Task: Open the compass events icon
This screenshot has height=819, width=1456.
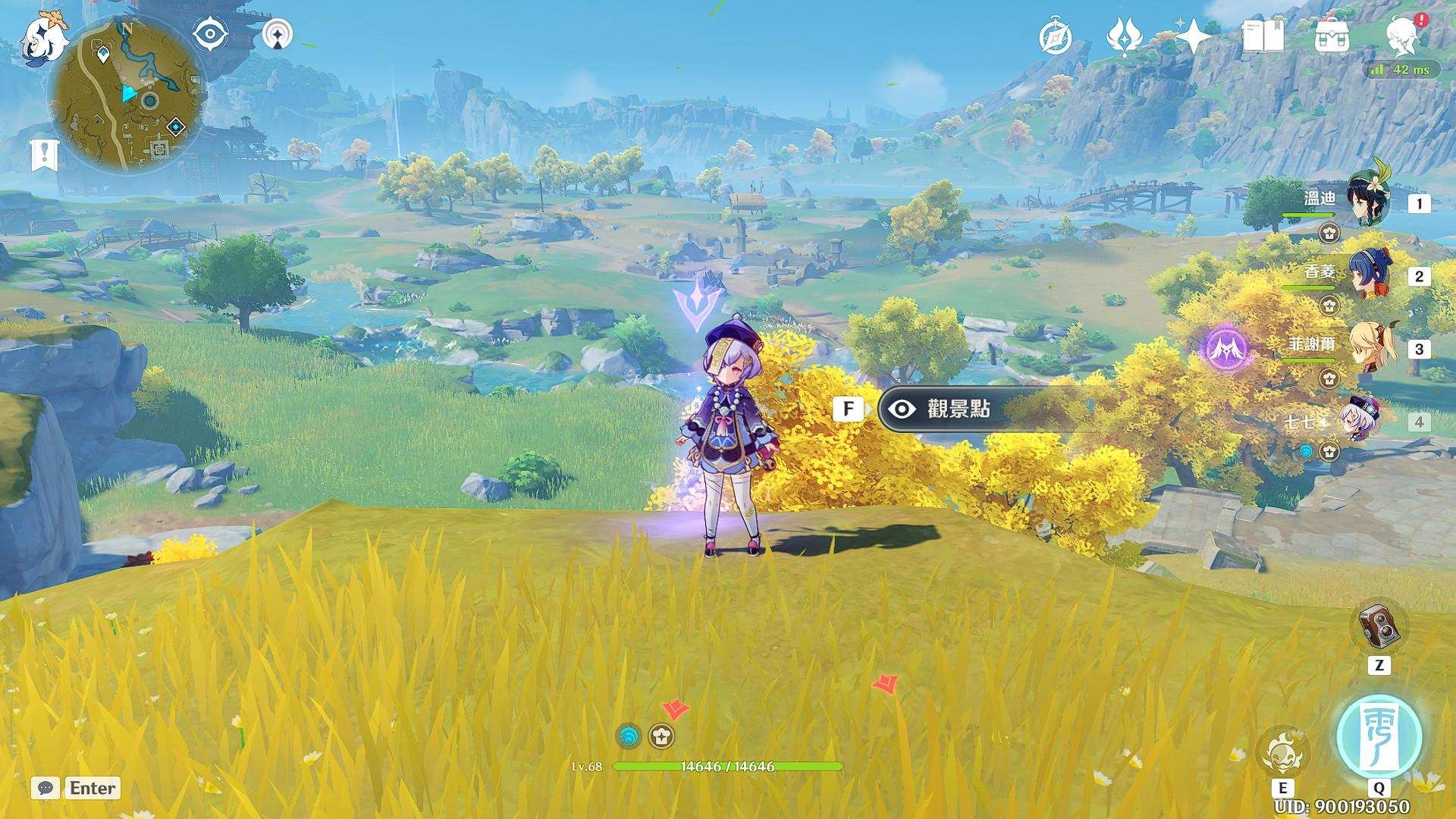Action: tap(1056, 37)
